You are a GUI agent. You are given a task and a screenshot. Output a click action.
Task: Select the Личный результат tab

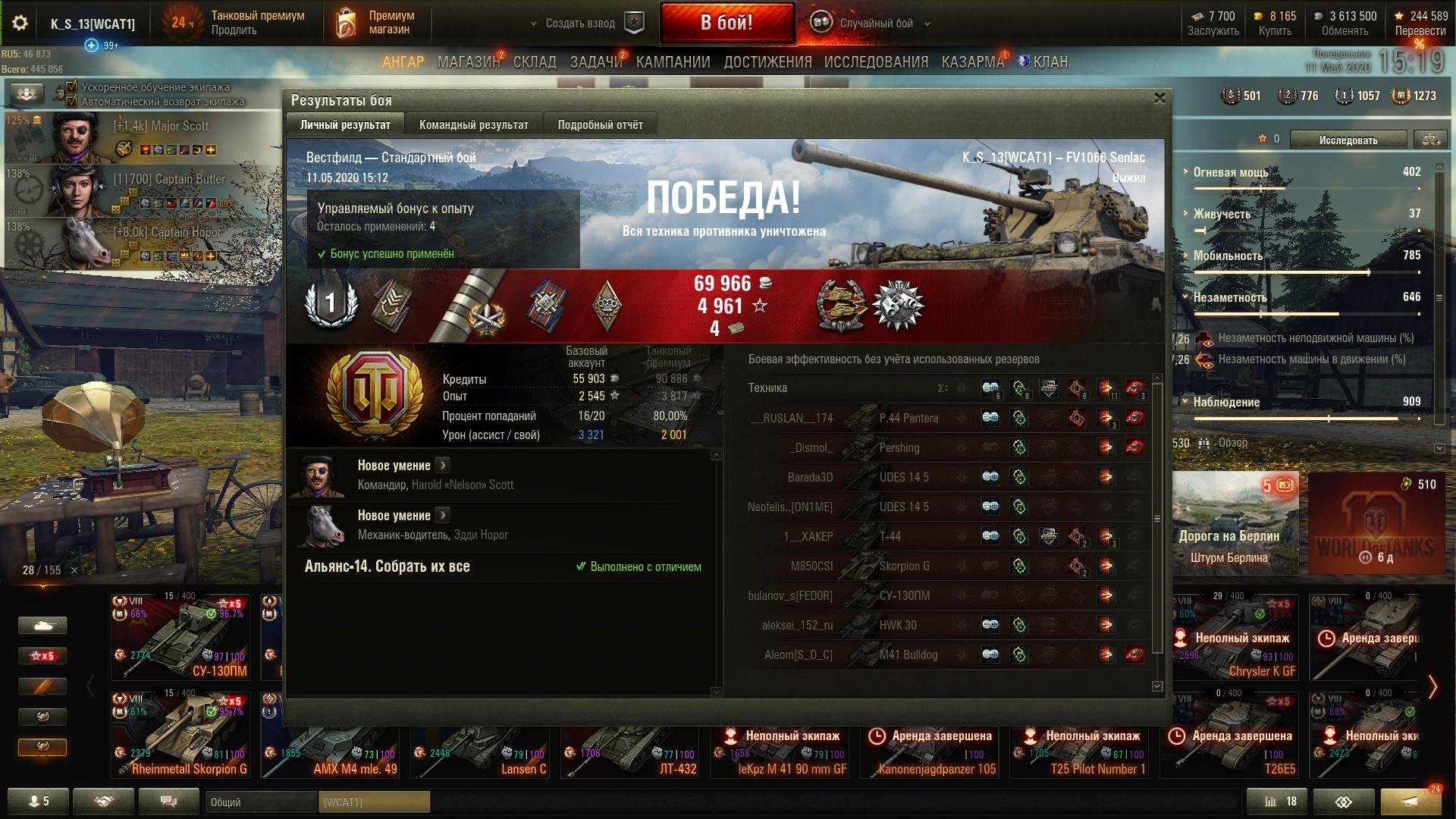[x=345, y=125]
